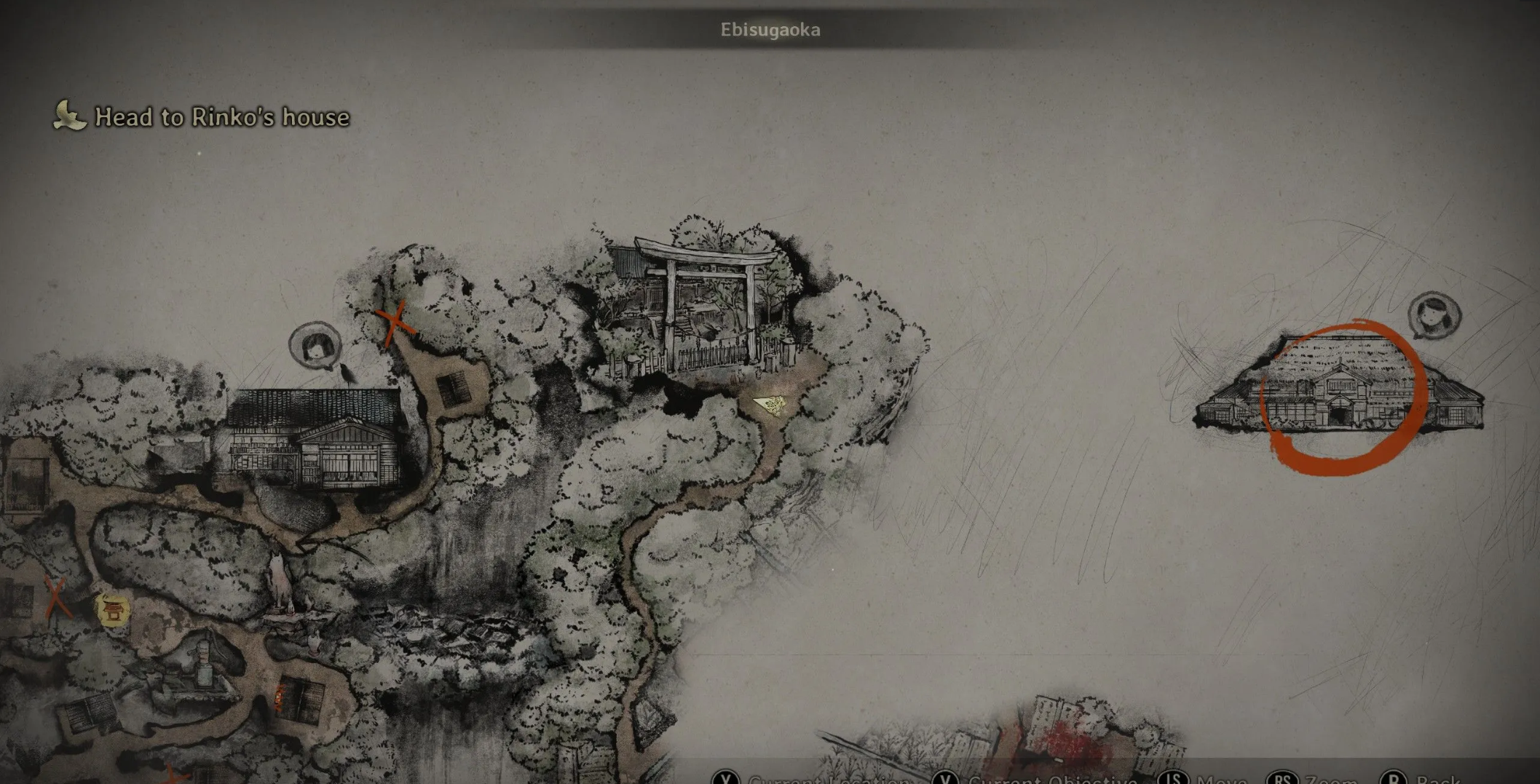Open the "Head to Rinko's house" objective tracker
Image resolution: width=1540 pixels, height=784 pixels.
tap(202, 116)
